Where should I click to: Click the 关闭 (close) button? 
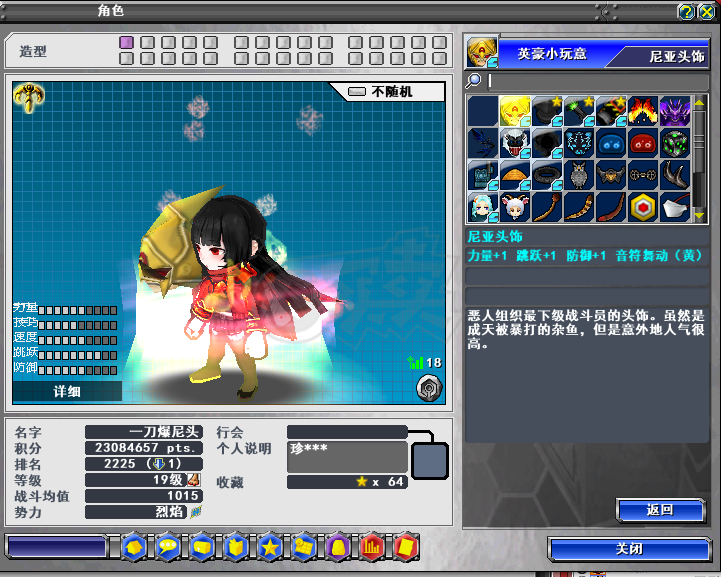[629, 549]
